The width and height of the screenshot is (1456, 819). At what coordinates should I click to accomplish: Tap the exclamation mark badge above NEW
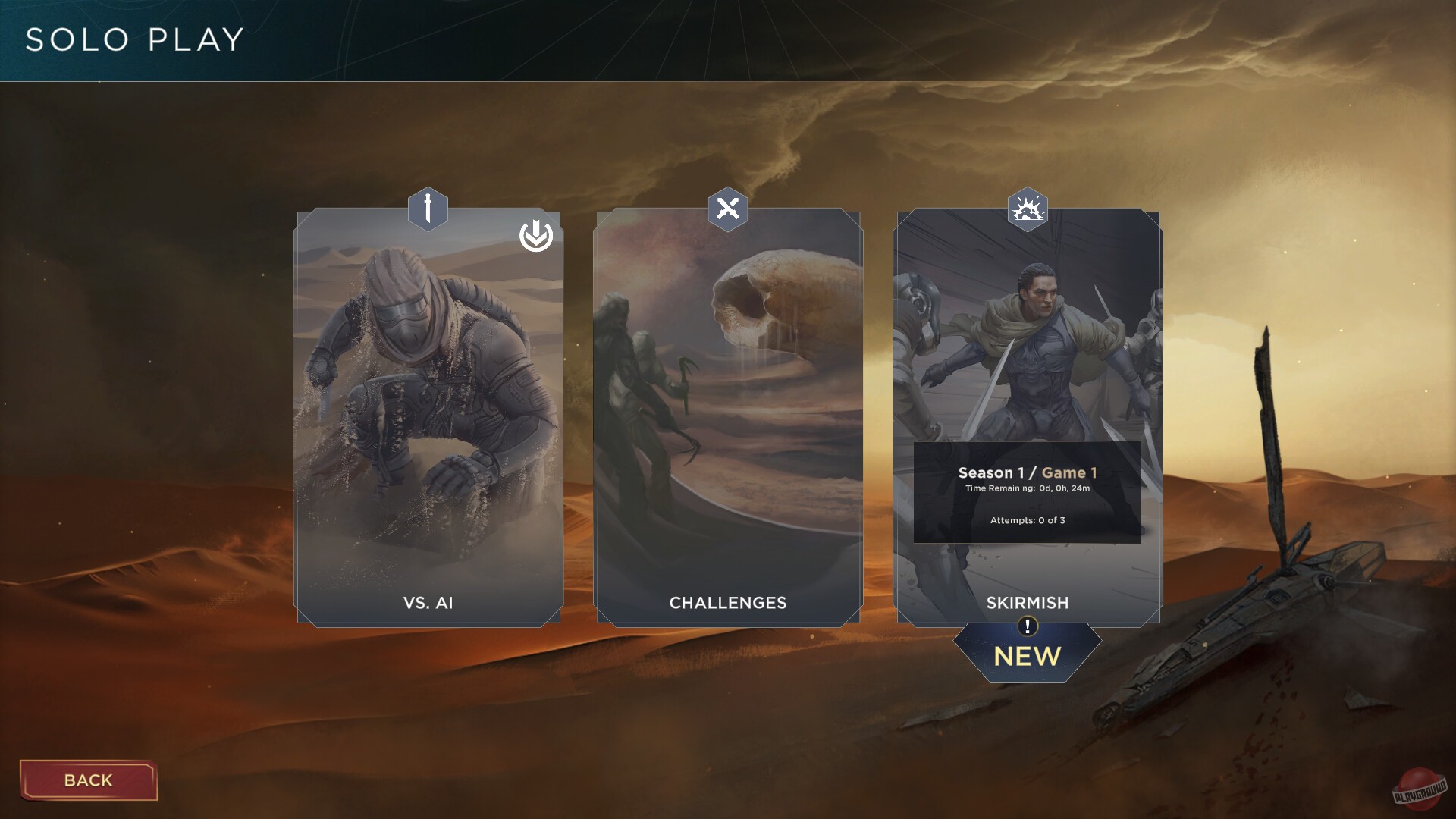(x=1027, y=626)
